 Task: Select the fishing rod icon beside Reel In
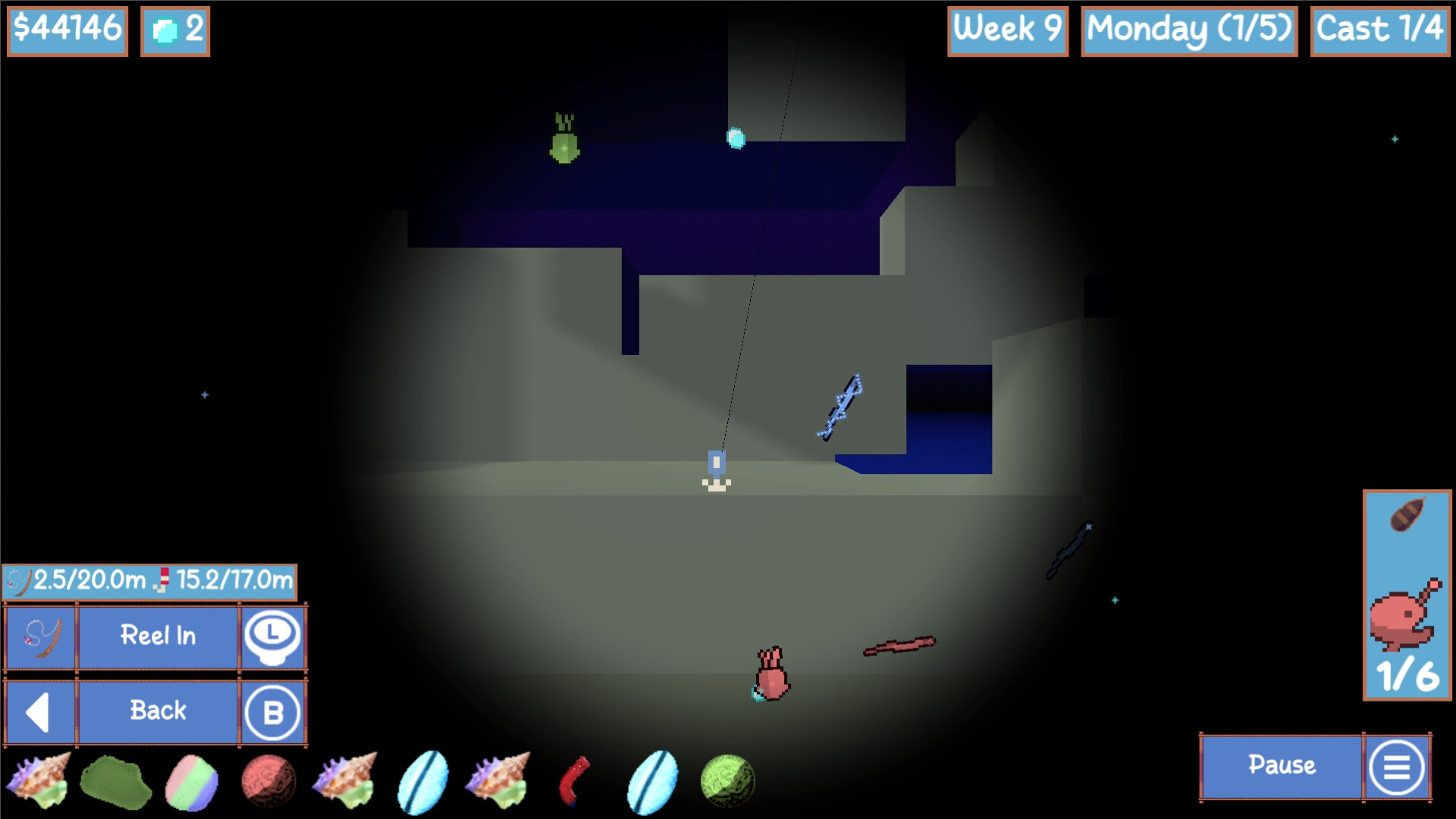(x=39, y=638)
